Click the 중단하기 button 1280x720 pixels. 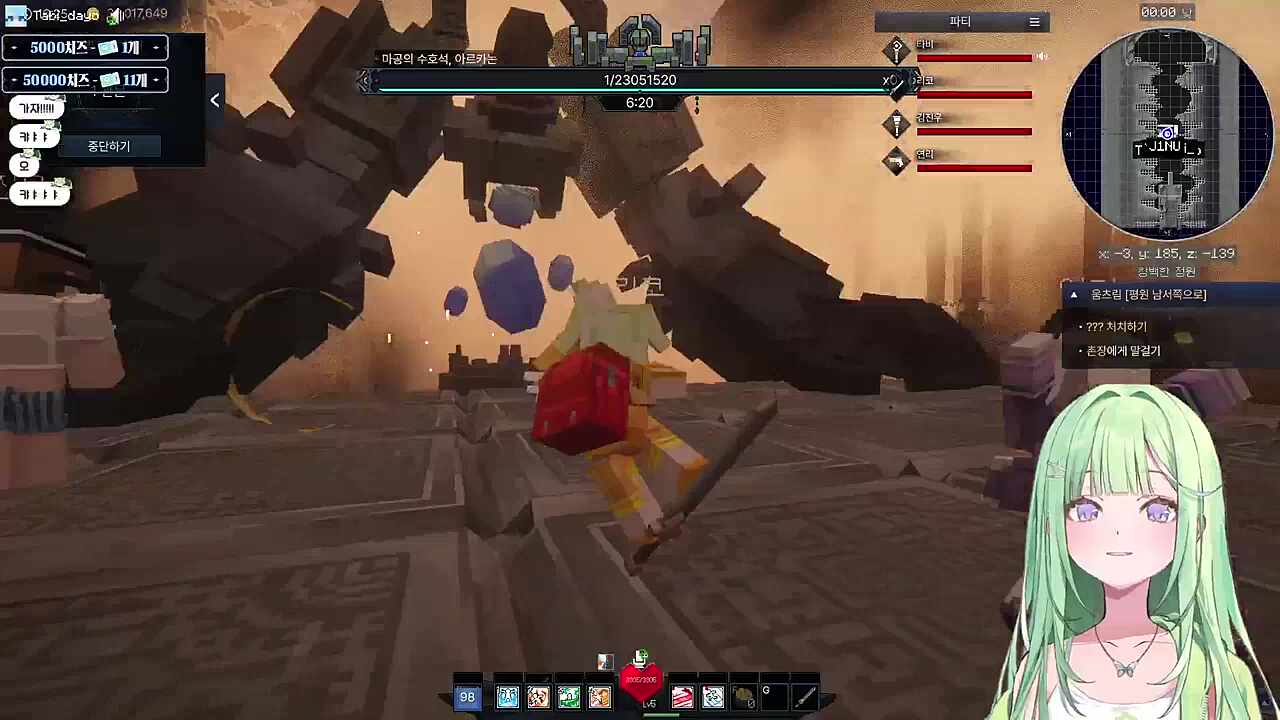coord(108,146)
